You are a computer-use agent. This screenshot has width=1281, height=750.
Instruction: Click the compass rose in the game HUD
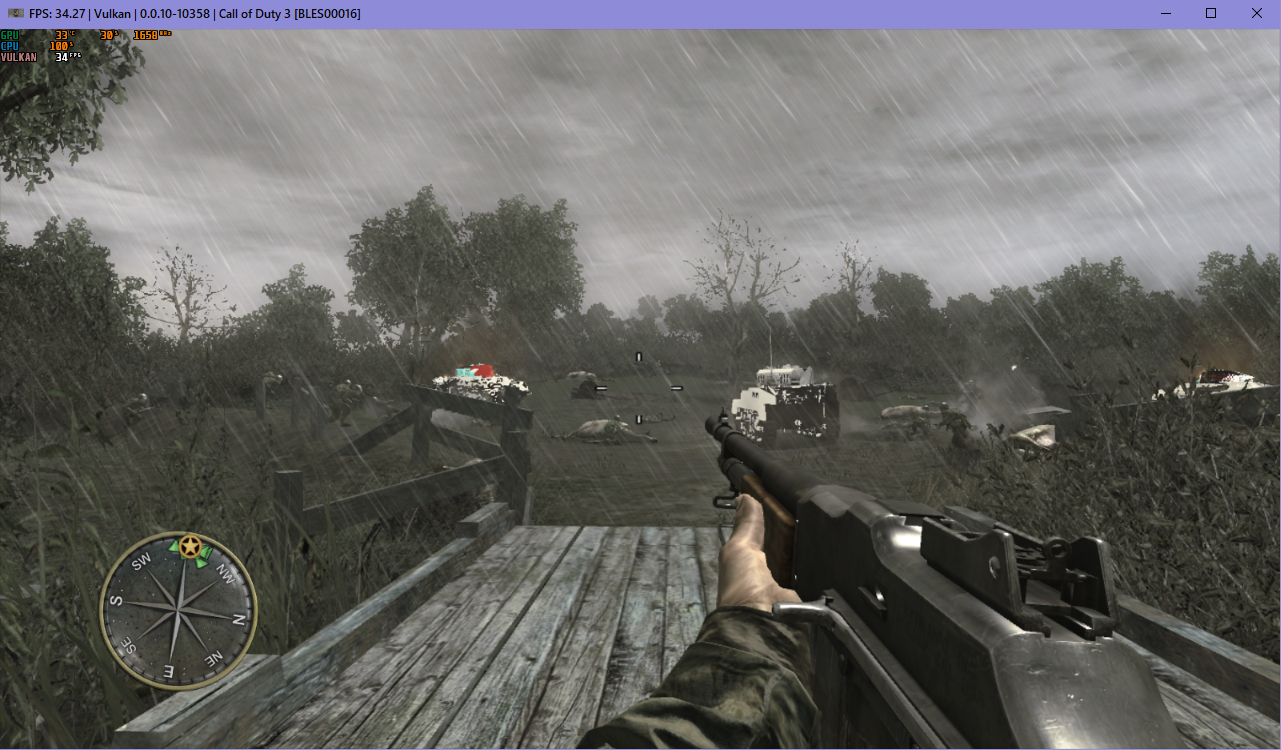coord(181,608)
